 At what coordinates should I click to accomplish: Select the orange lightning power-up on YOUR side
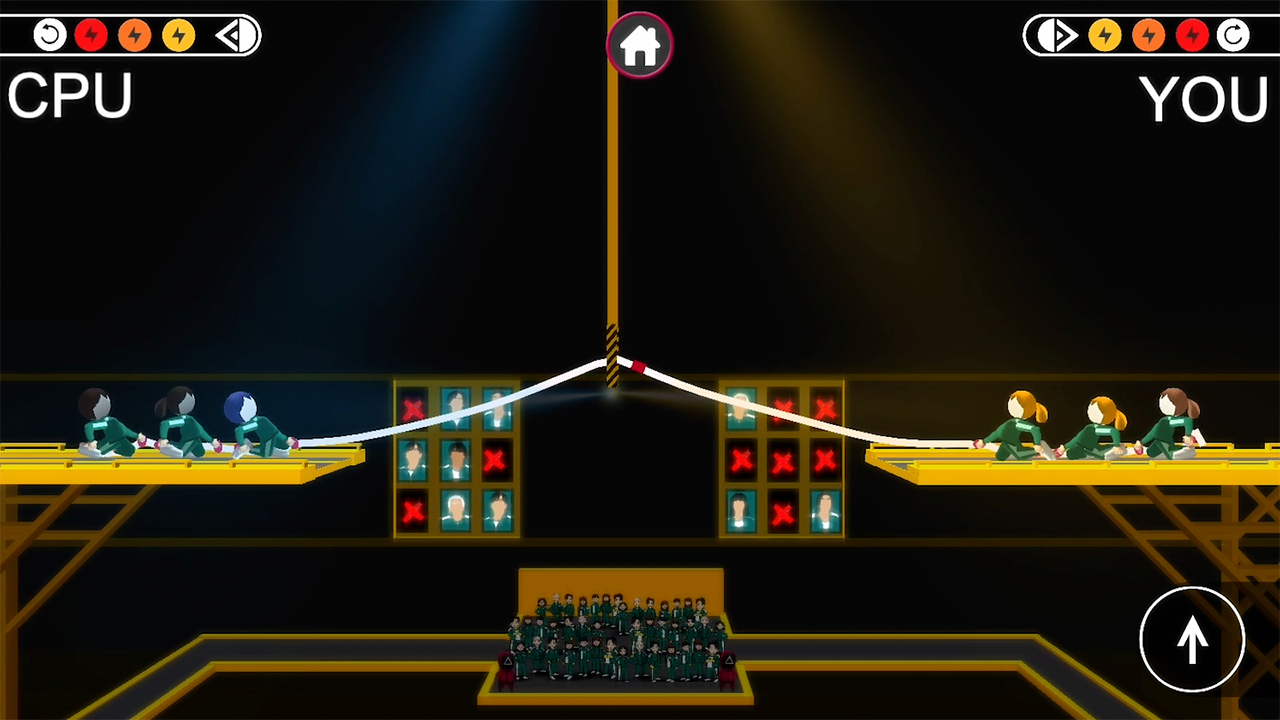[x=1147, y=35]
